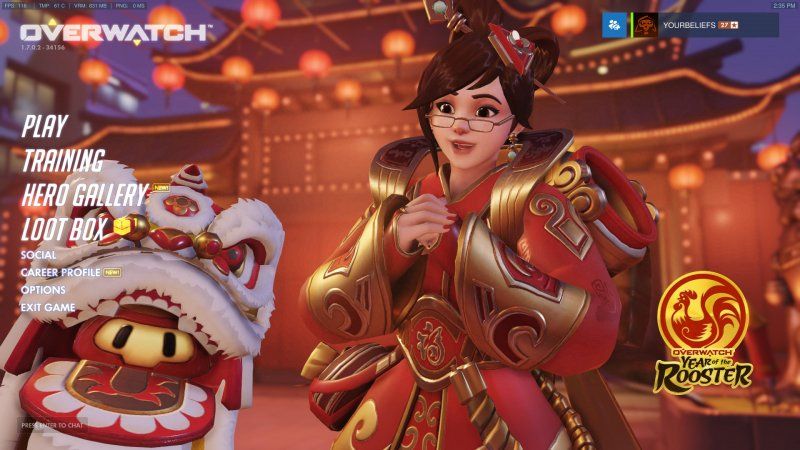
Task: Activate the chat box prompt
Action: [x=54, y=425]
